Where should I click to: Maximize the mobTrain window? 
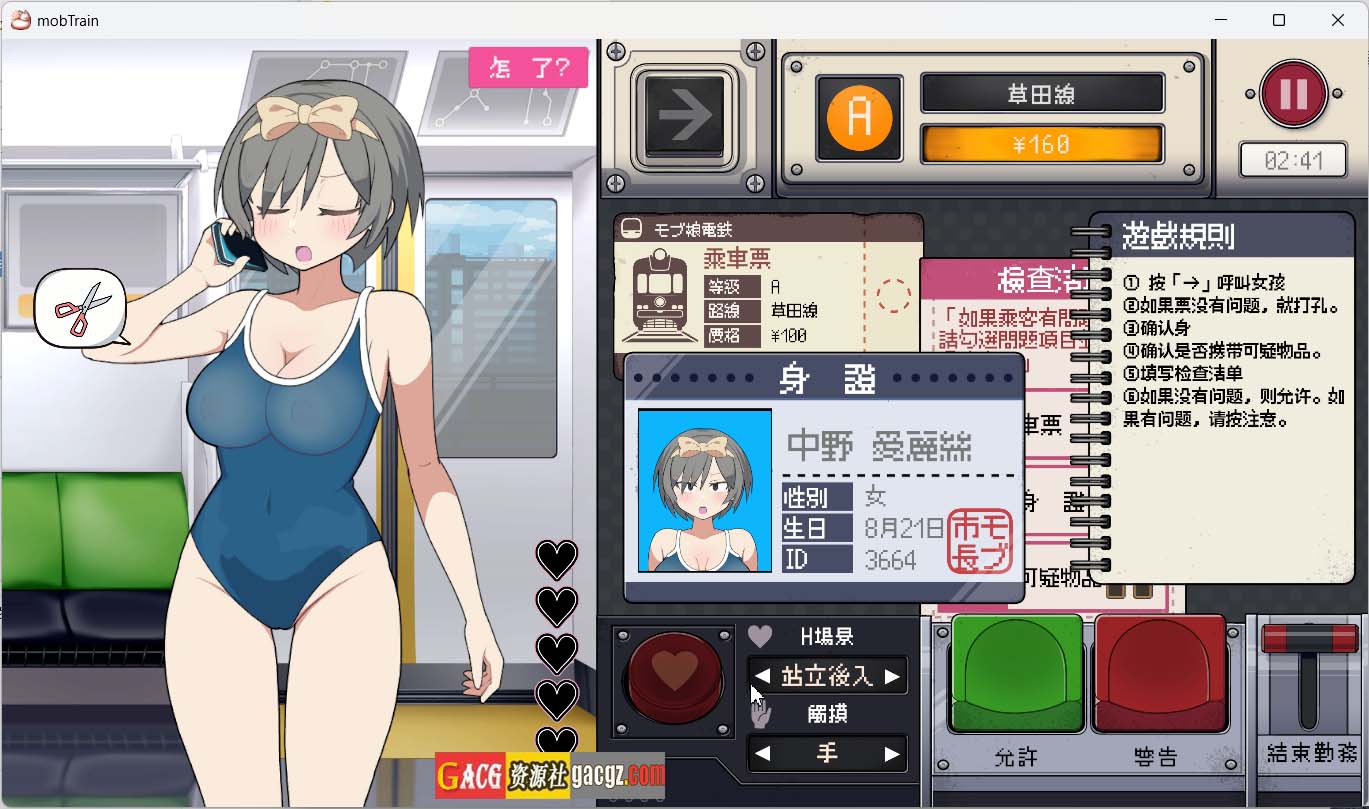1279,20
